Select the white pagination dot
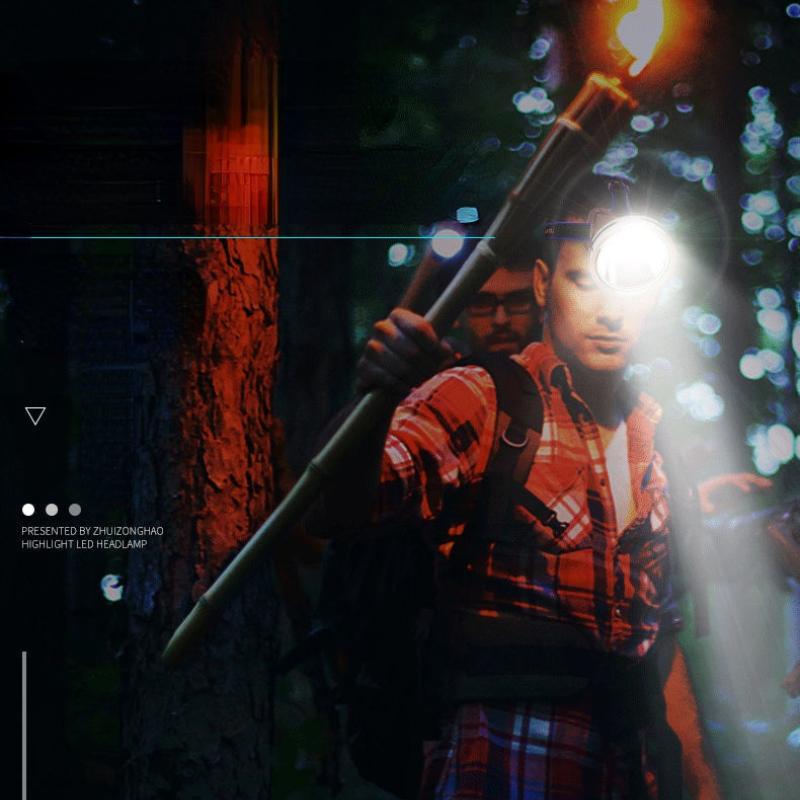Screen dimensions: 800x800 pos(28,510)
